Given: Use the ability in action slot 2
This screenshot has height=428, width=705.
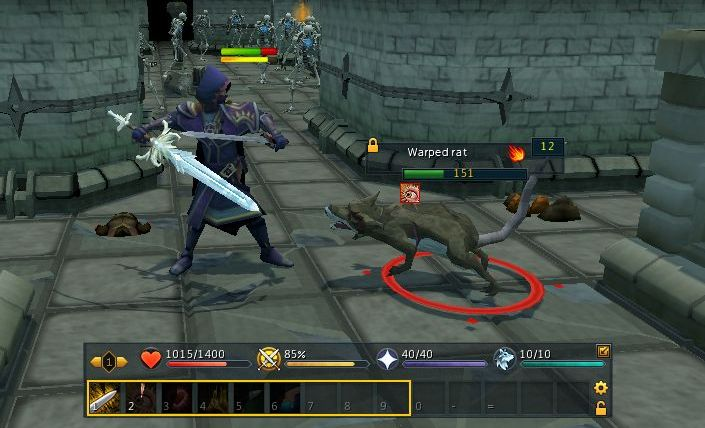Looking at the screenshot, I should pyautogui.click(x=139, y=397).
